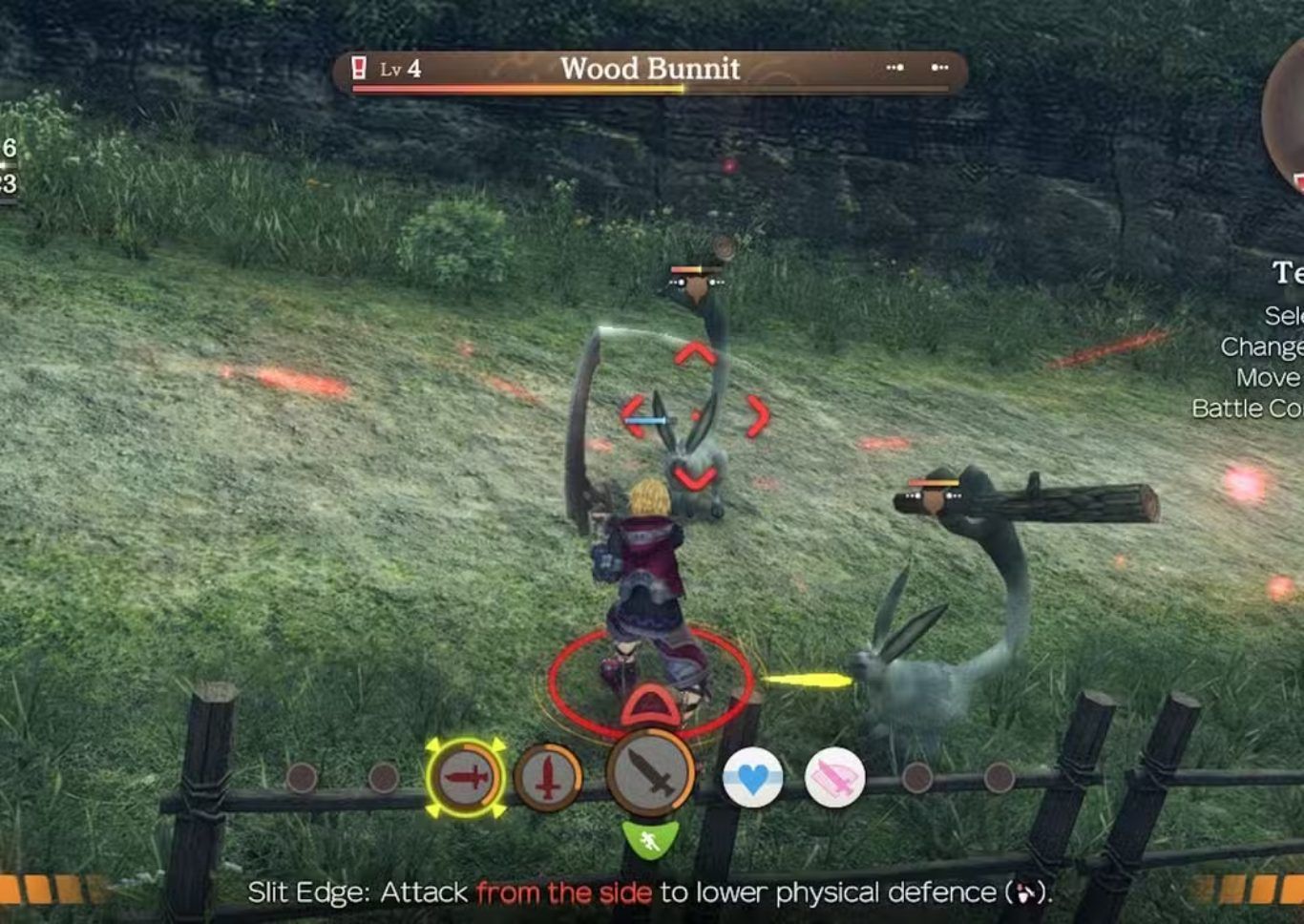
Task: Click the green running figure icon
Action: tap(650, 840)
